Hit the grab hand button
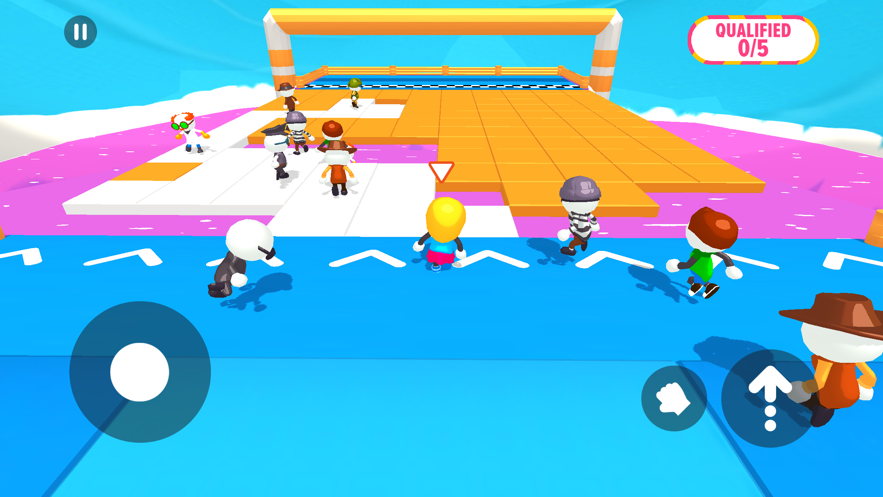The height and width of the screenshot is (497, 883). pos(674,398)
